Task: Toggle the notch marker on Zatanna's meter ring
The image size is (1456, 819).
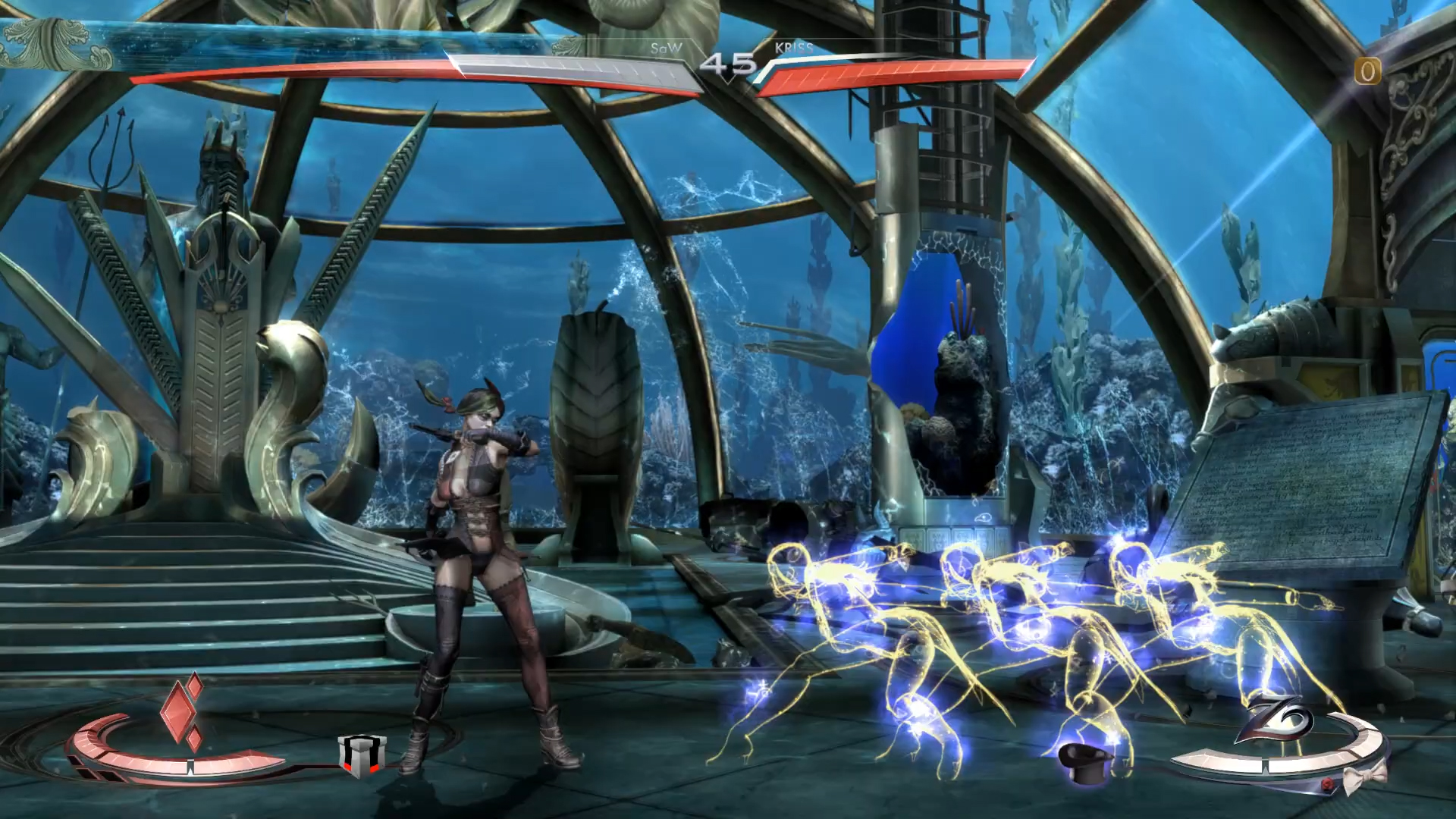Action: coord(1265,764)
